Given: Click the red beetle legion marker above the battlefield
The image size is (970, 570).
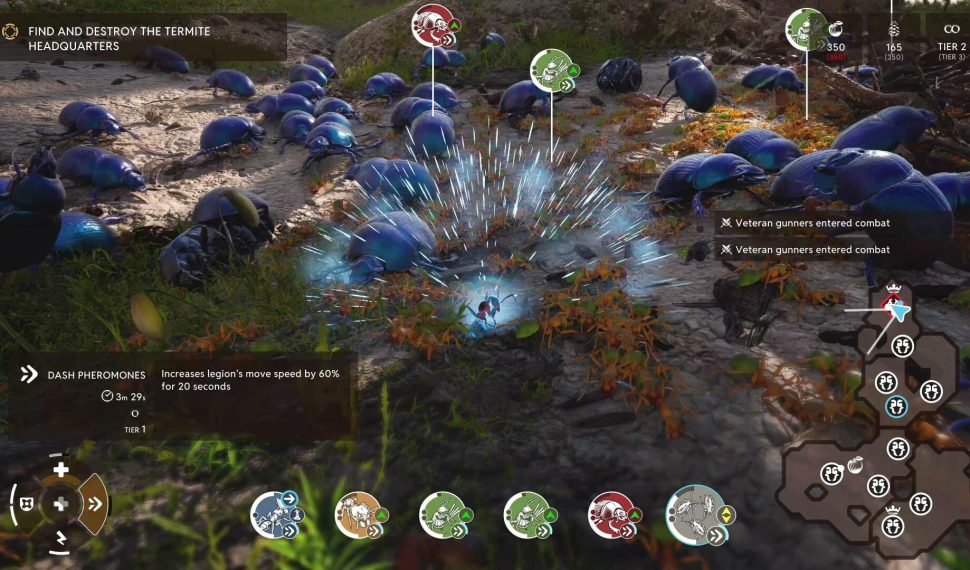Looking at the screenshot, I should click(435, 26).
